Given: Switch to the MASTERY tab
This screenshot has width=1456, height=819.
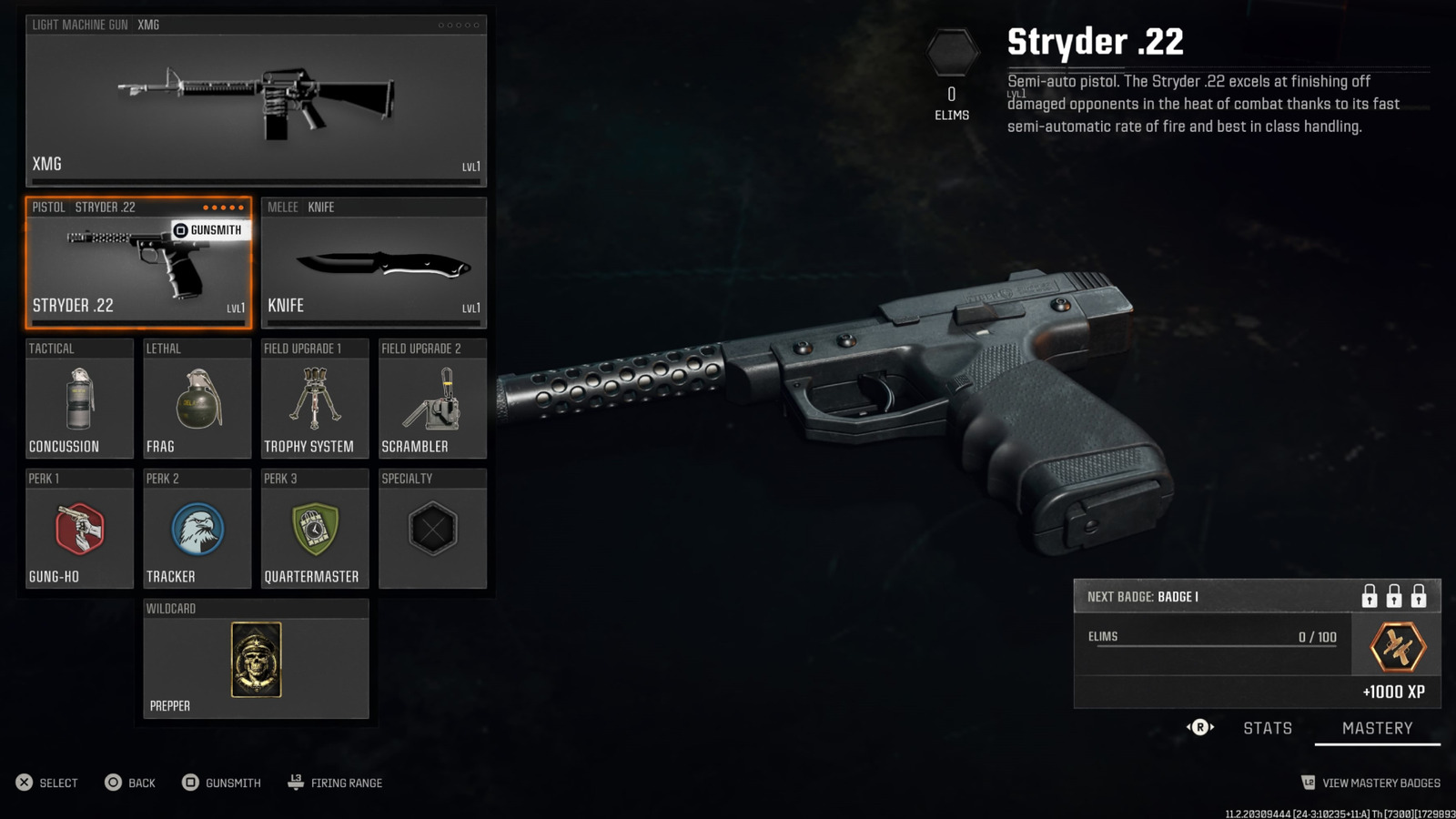Looking at the screenshot, I should pyautogui.click(x=1377, y=727).
